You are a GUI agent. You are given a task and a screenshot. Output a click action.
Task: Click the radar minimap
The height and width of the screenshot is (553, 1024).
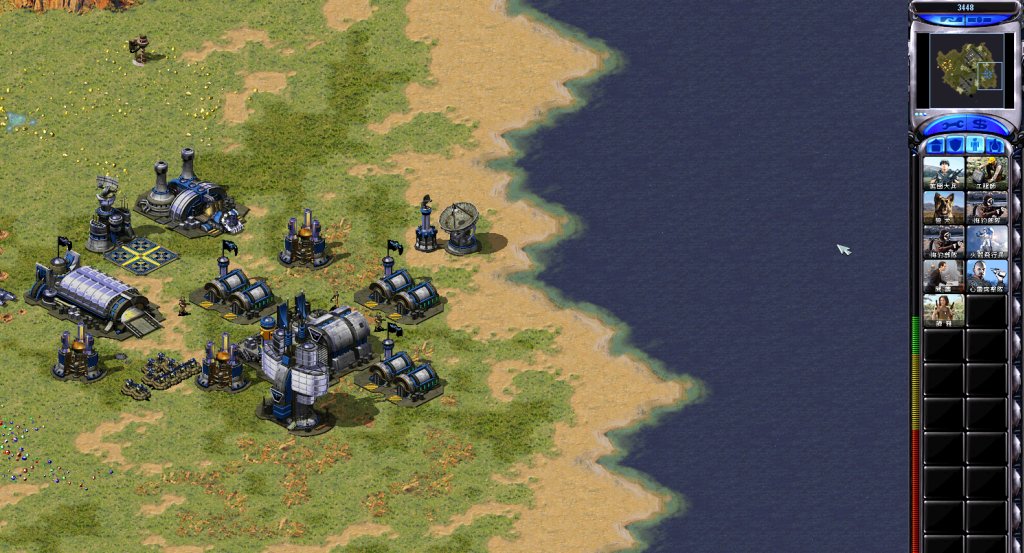(x=967, y=70)
